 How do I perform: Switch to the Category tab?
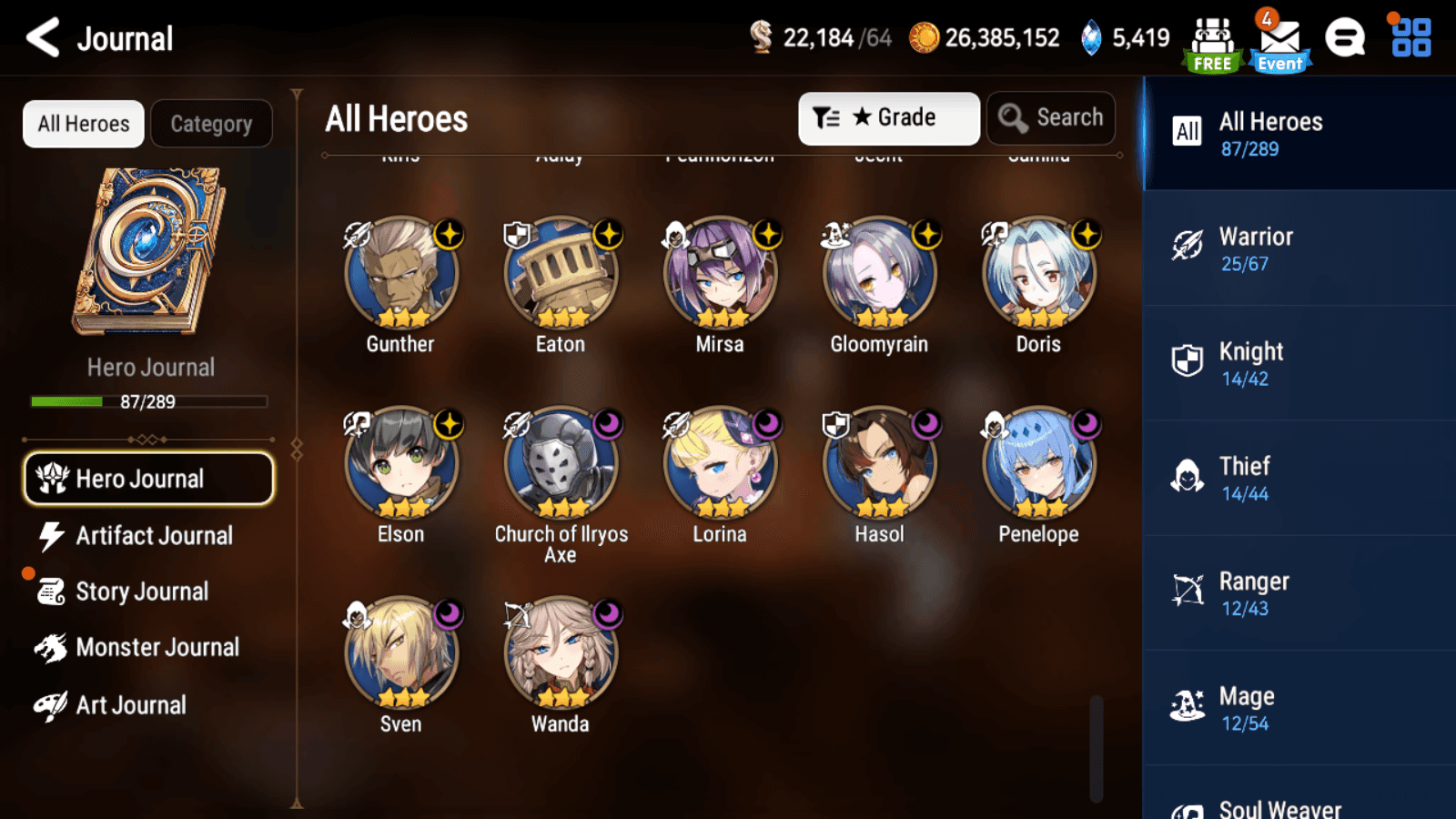[211, 124]
